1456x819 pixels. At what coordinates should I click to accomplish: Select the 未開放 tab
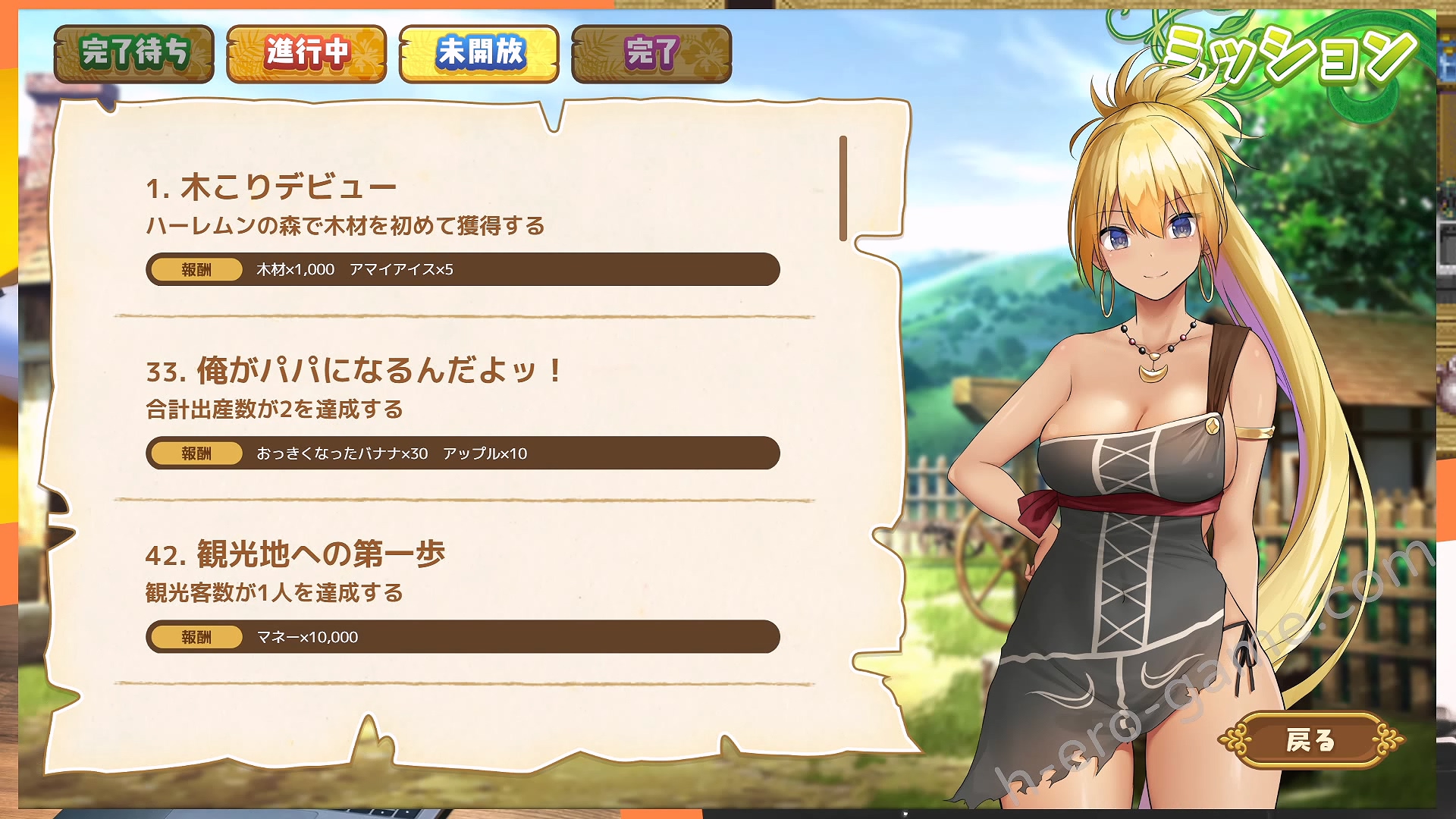[479, 53]
